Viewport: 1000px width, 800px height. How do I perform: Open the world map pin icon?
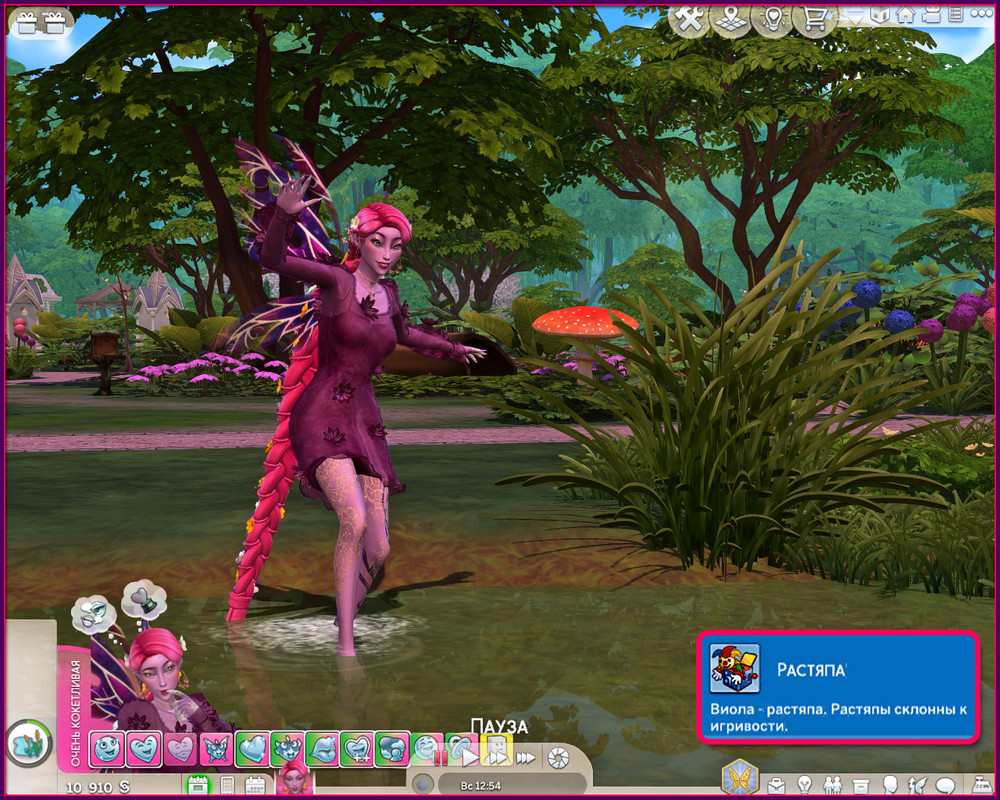[730, 18]
